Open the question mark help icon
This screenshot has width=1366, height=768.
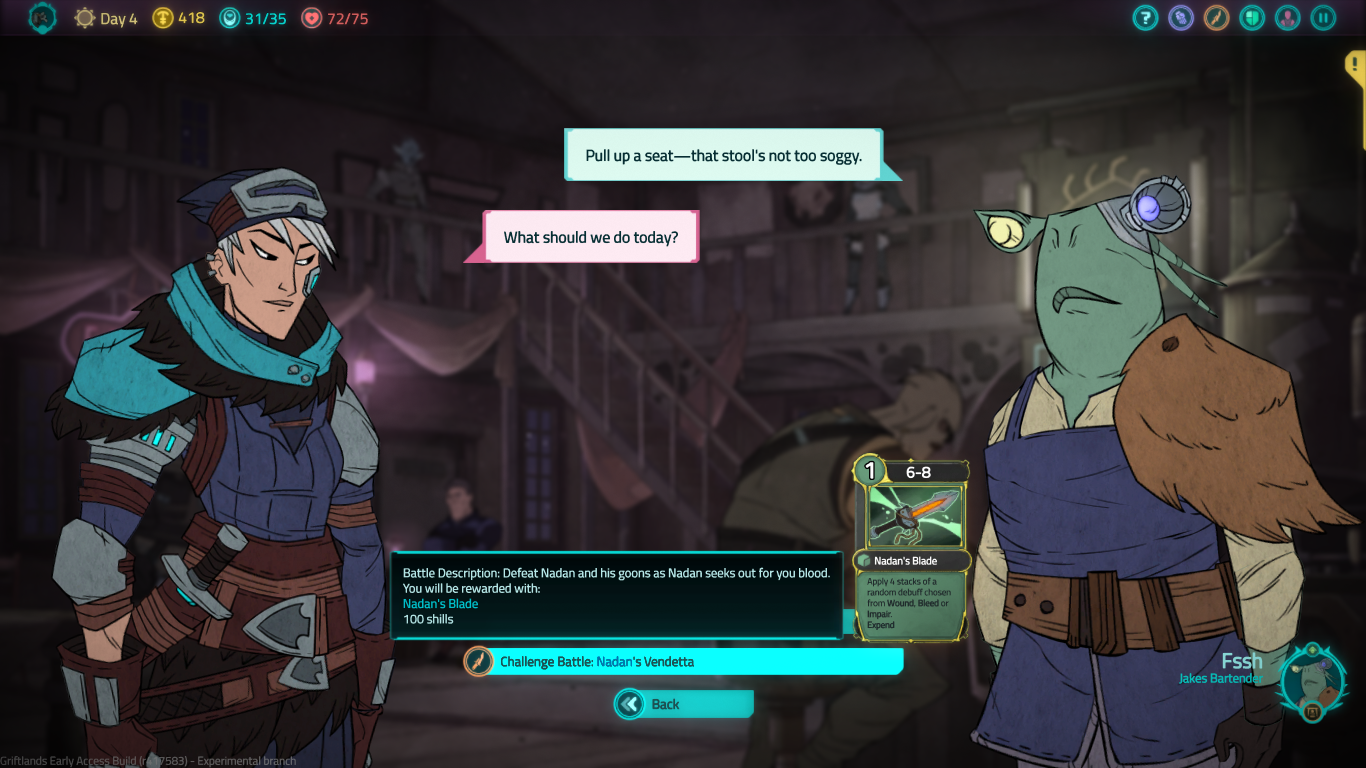[x=1145, y=18]
